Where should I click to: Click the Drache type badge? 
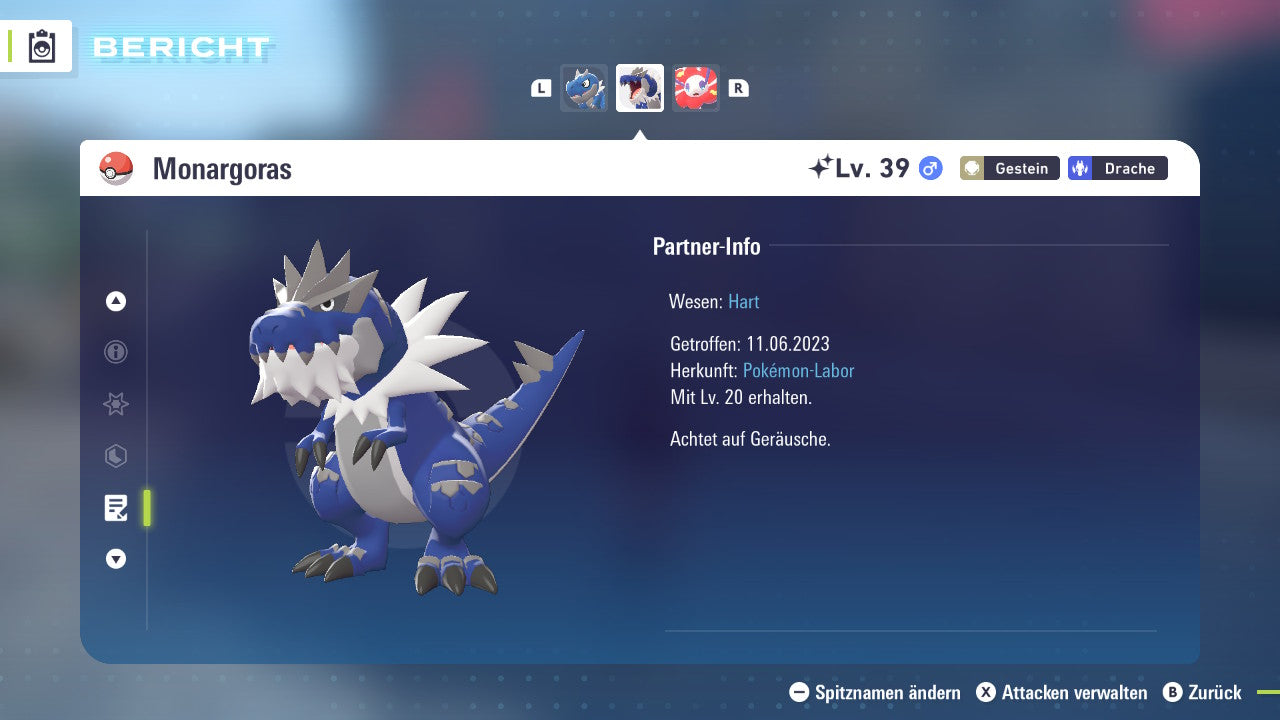click(1117, 168)
